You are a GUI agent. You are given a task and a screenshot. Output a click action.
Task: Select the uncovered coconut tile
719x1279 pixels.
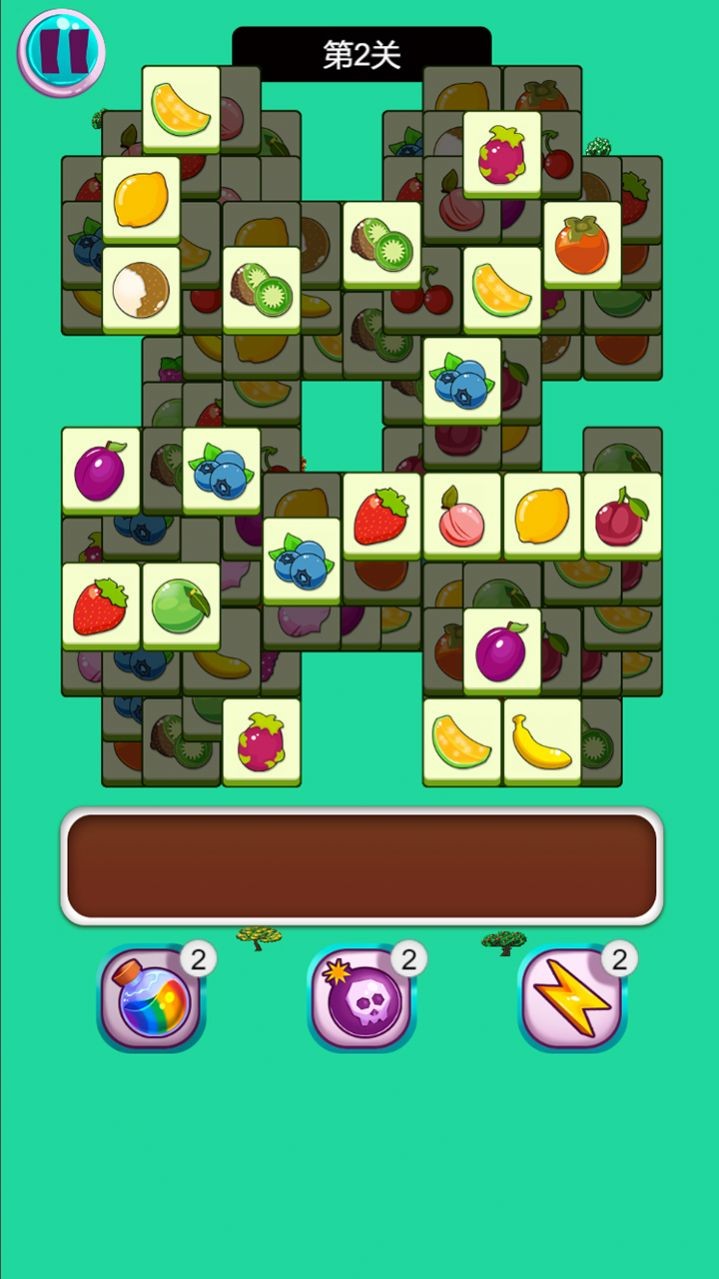141,289
